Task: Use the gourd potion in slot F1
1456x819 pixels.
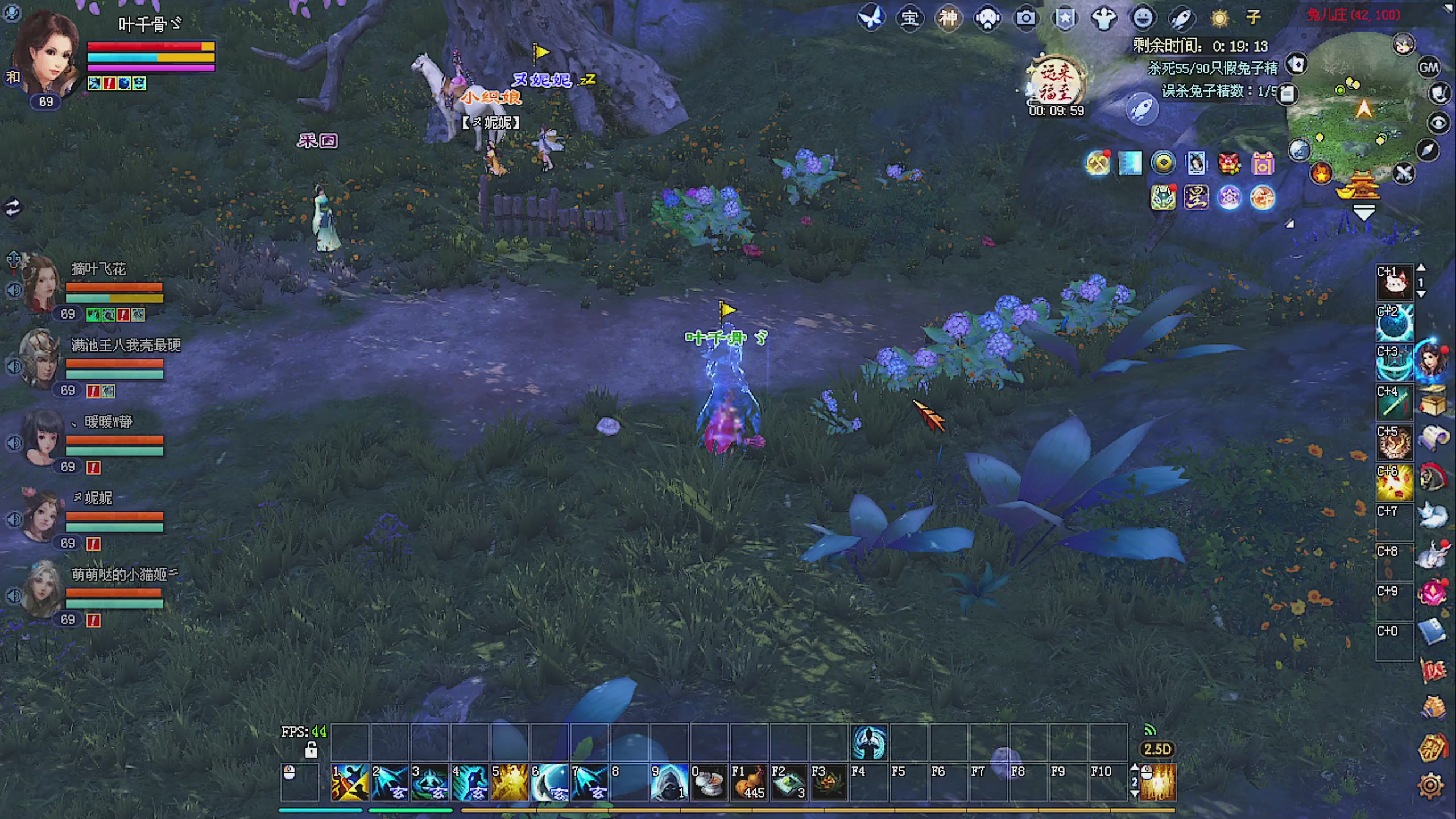Action: pyautogui.click(x=748, y=783)
